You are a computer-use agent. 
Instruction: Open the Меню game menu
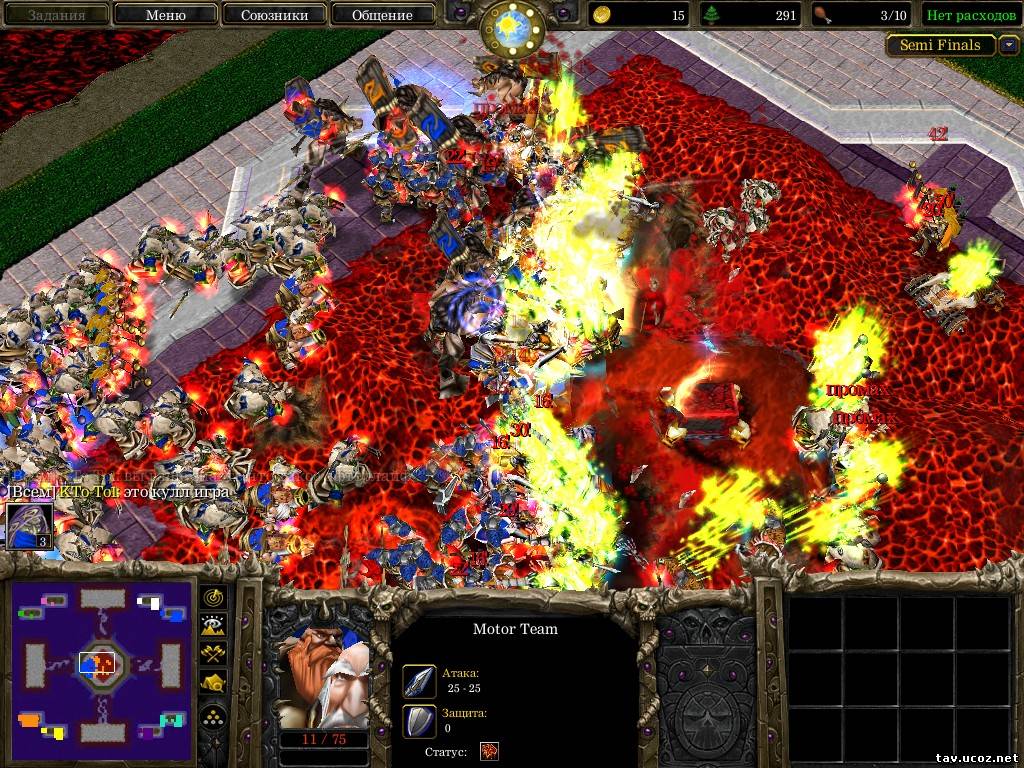coord(165,15)
